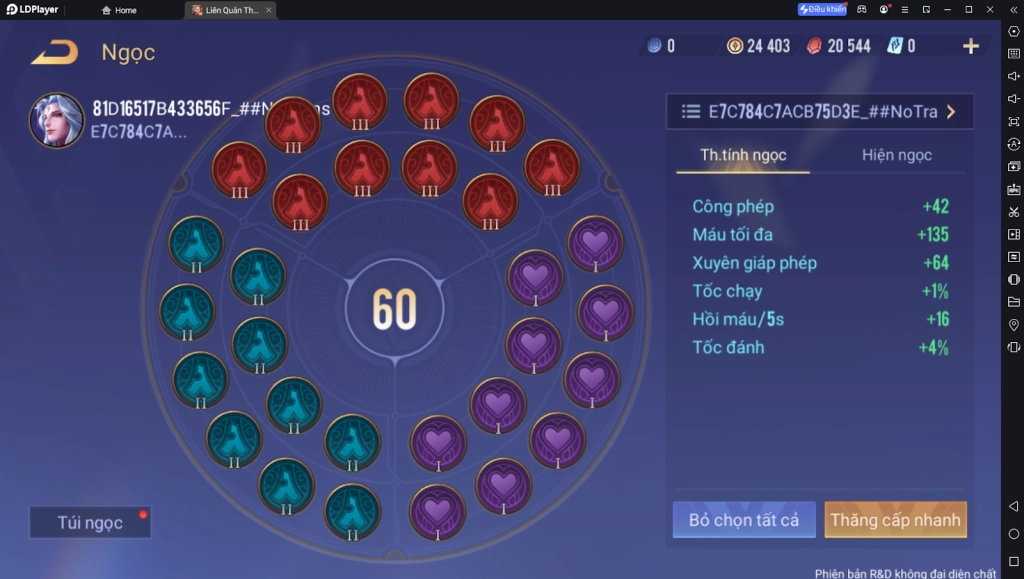This screenshot has width=1024, height=579.
Task: Go back with the gold arrow button
Action: point(54,52)
